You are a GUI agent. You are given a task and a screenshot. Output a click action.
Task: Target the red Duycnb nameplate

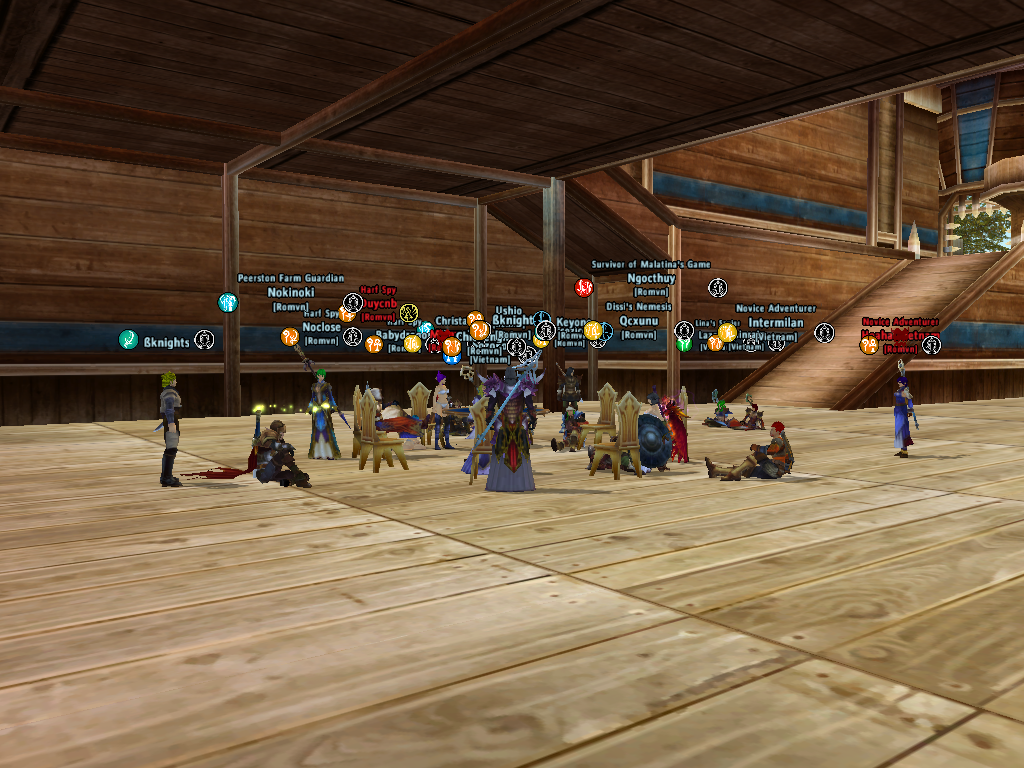point(380,303)
